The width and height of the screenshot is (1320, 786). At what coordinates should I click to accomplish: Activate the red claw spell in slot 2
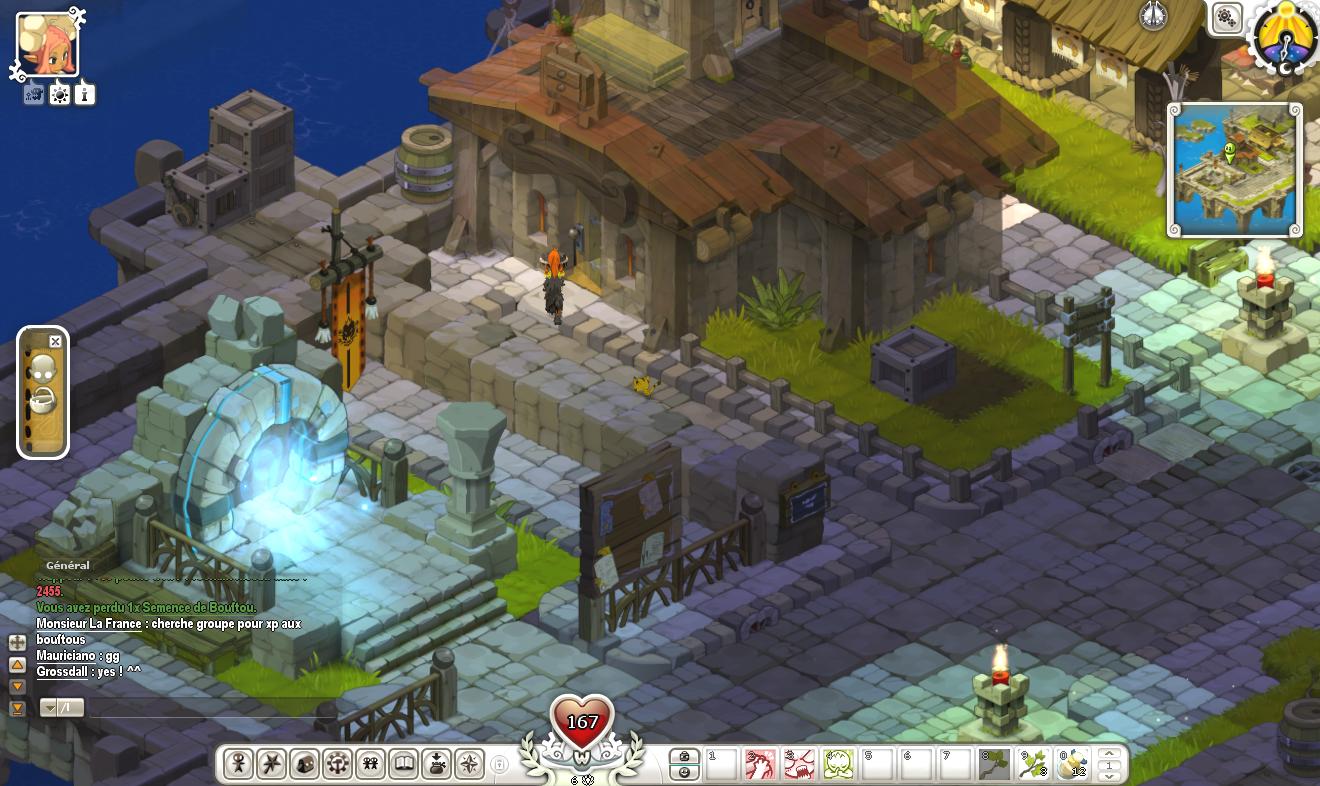click(760, 765)
